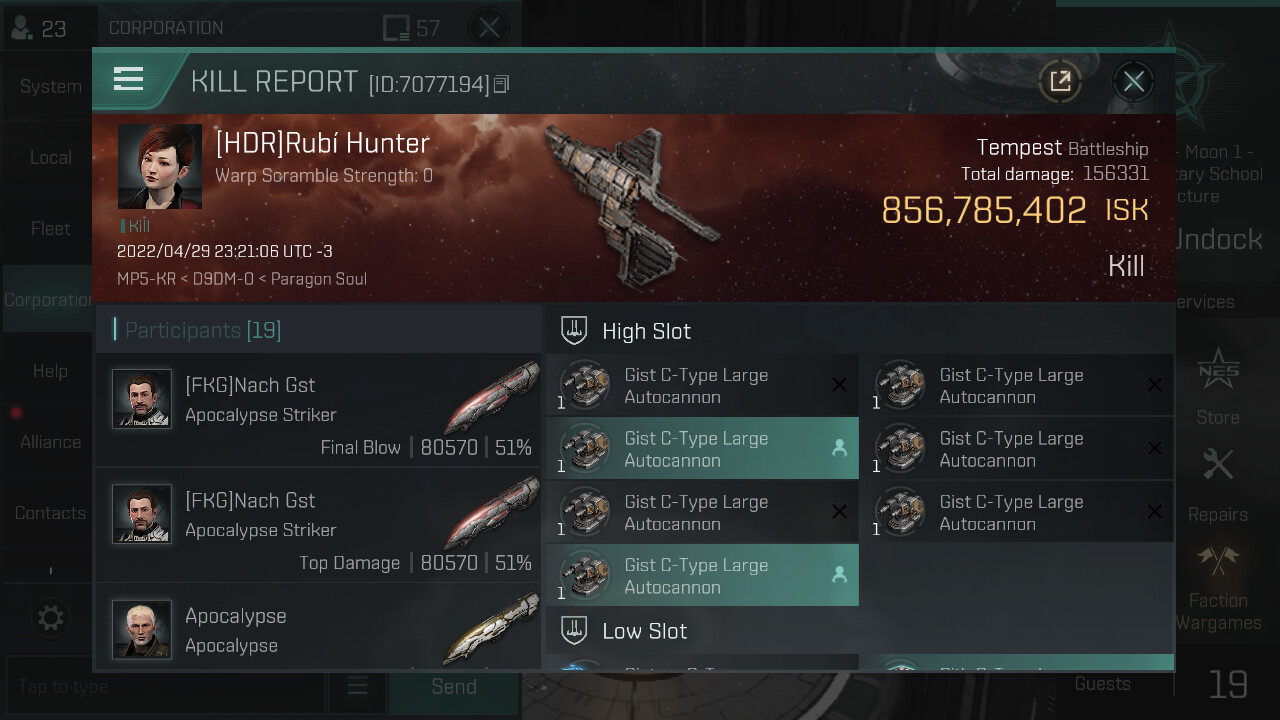1280x720 pixels.
Task: Send the chat message
Action: (x=453, y=687)
